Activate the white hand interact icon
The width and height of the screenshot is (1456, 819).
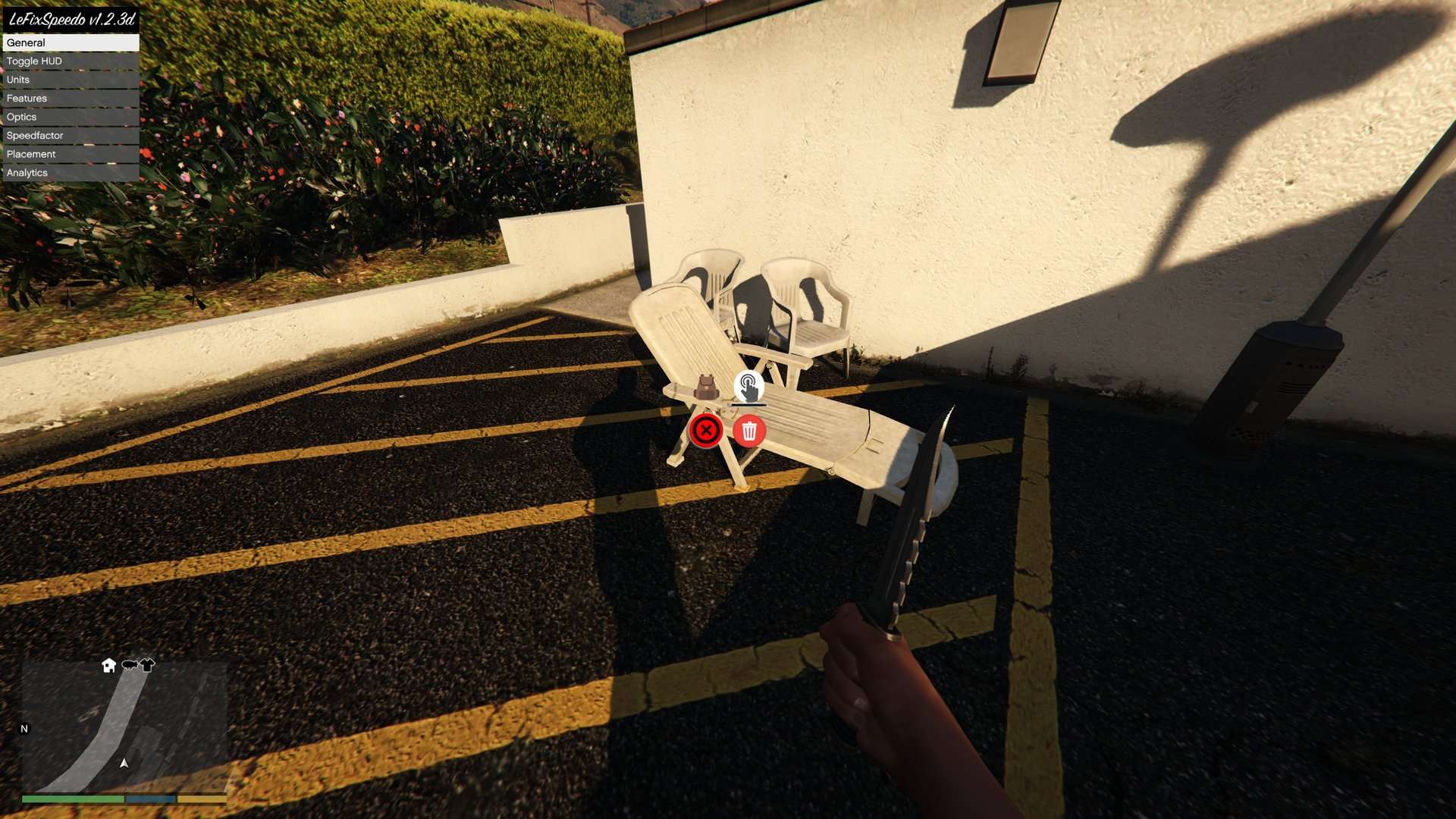pyautogui.click(x=748, y=388)
